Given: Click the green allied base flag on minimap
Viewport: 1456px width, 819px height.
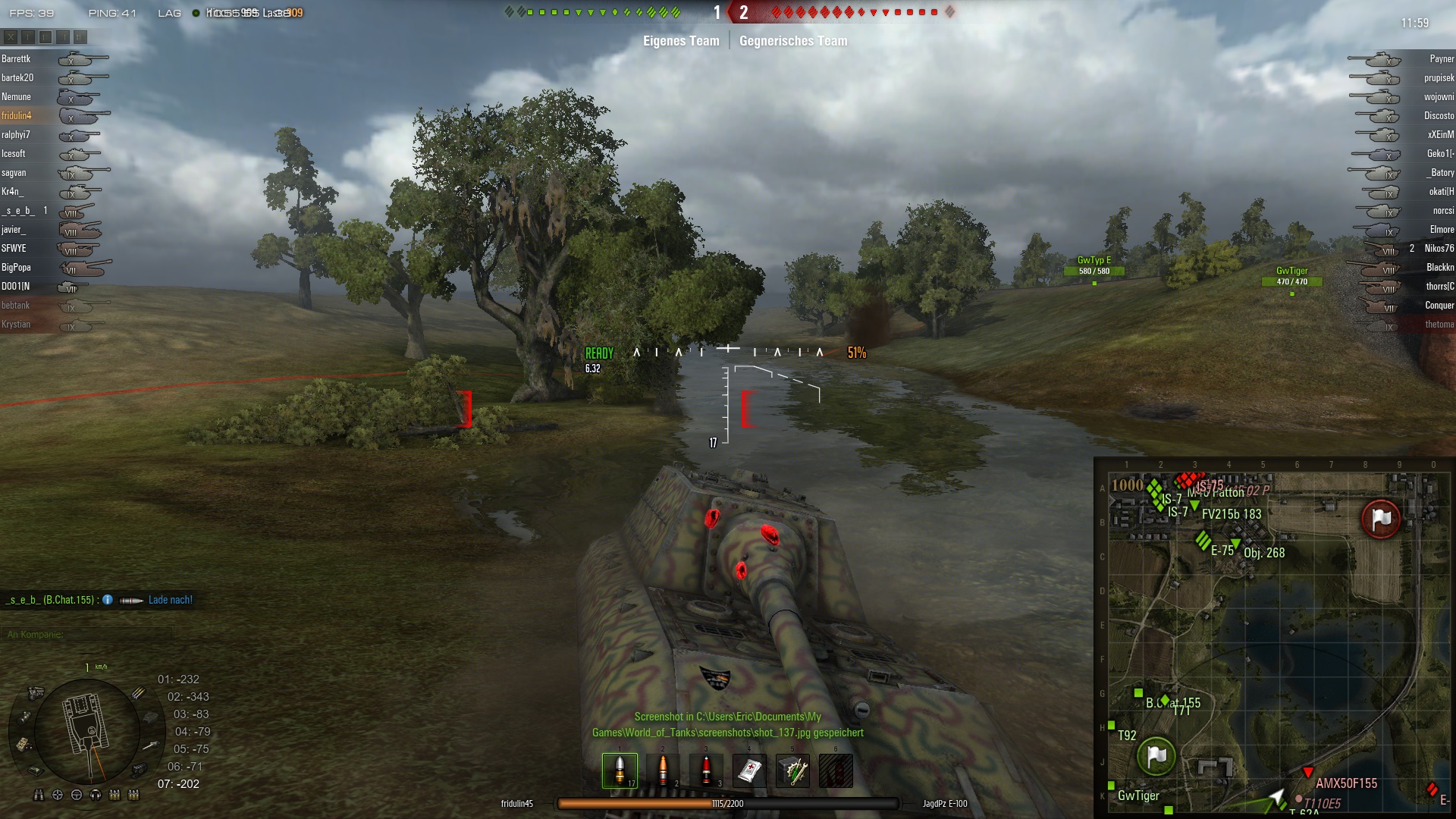Looking at the screenshot, I should [x=1156, y=756].
